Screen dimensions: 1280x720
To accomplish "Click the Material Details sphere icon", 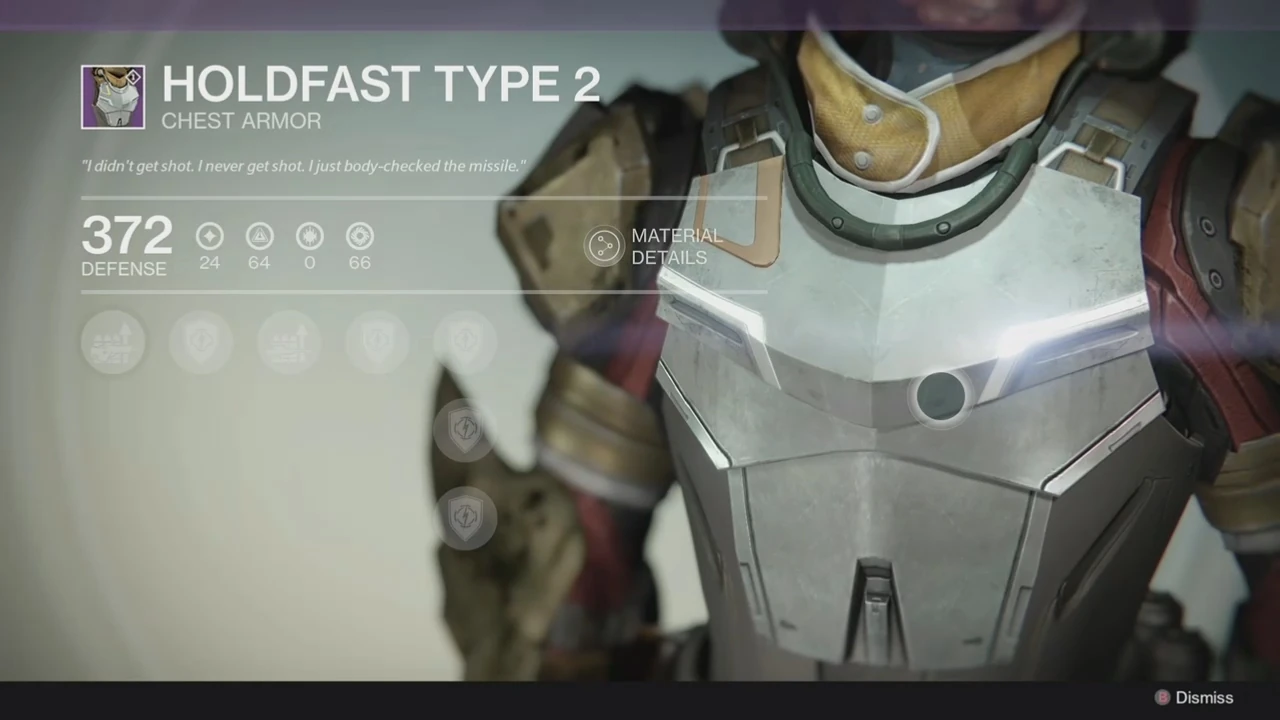I will (x=604, y=246).
